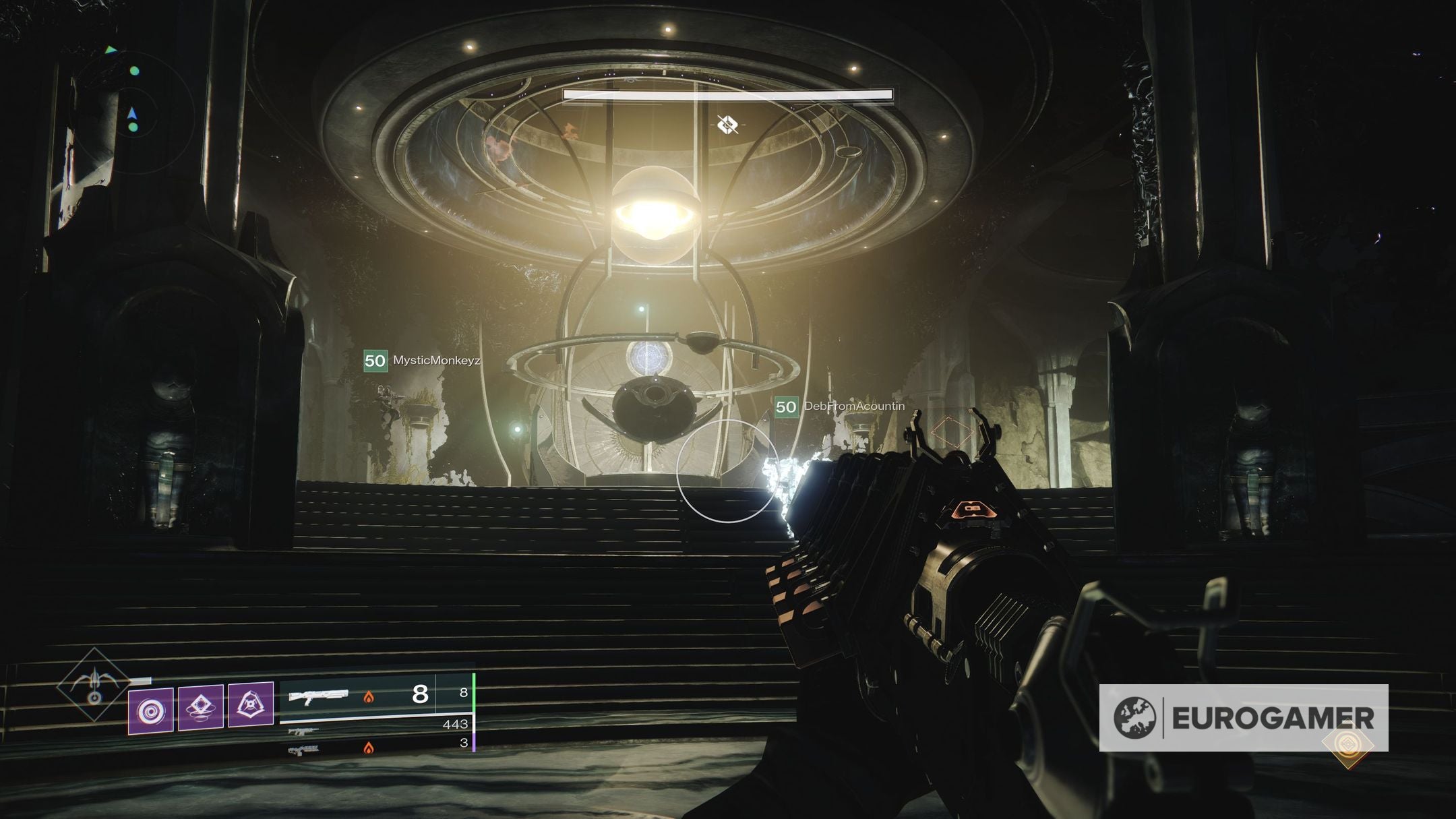This screenshot has width=1456, height=819.
Task: Click the green ammo indicator bar
Action: (x=475, y=694)
